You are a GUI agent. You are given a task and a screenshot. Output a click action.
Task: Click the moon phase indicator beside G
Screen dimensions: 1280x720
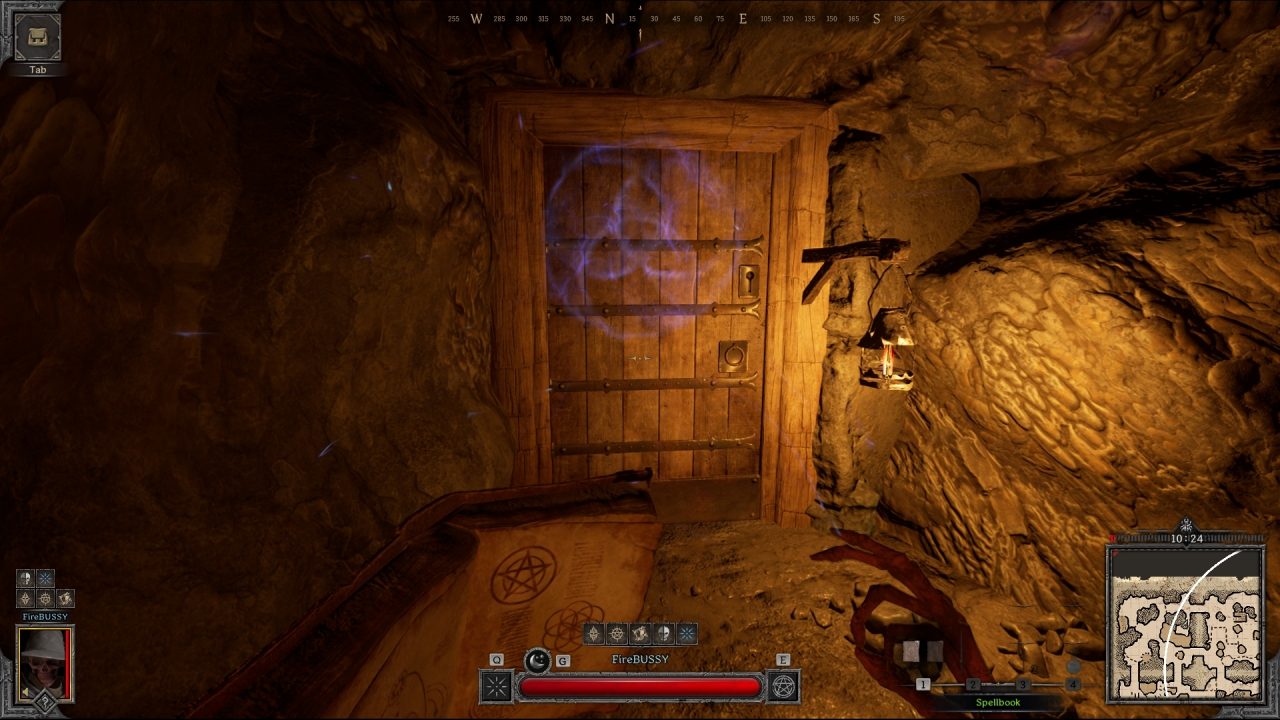(537, 661)
